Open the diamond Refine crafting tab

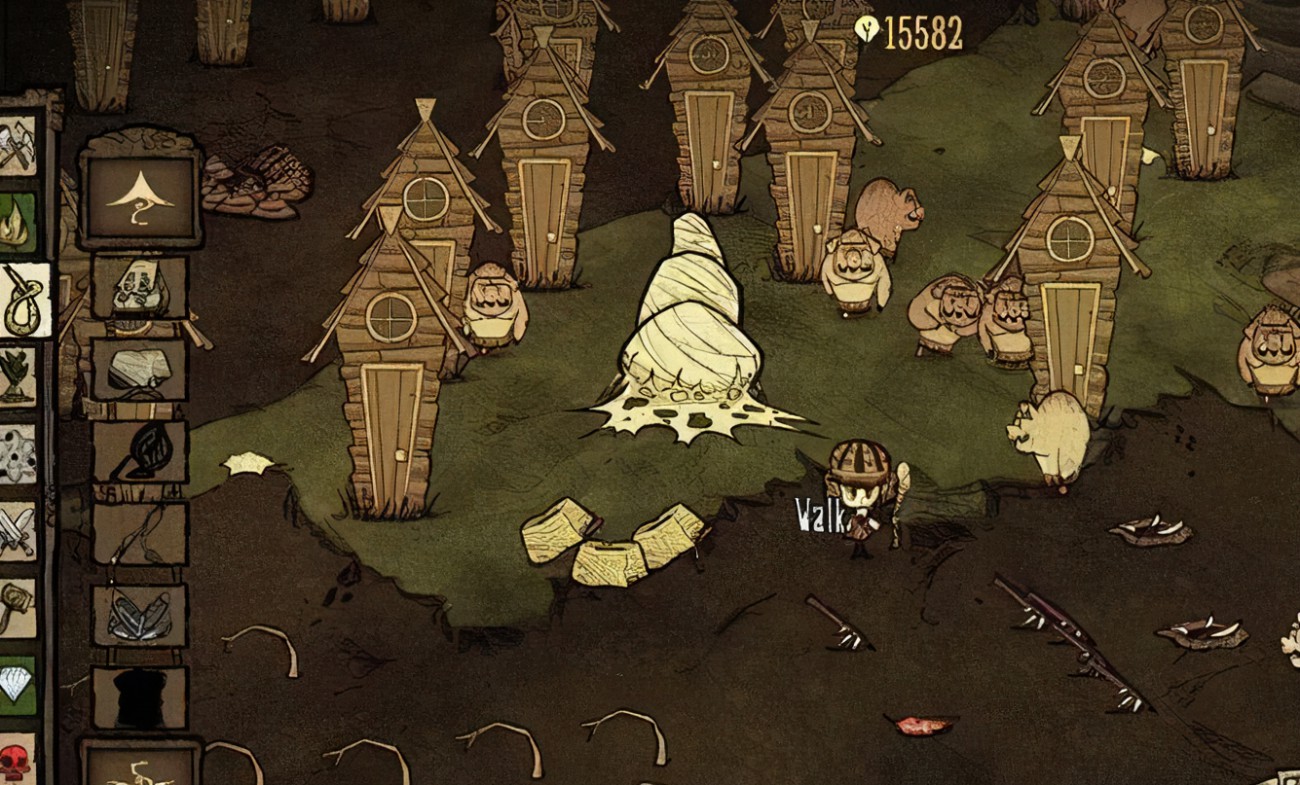tap(17, 684)
